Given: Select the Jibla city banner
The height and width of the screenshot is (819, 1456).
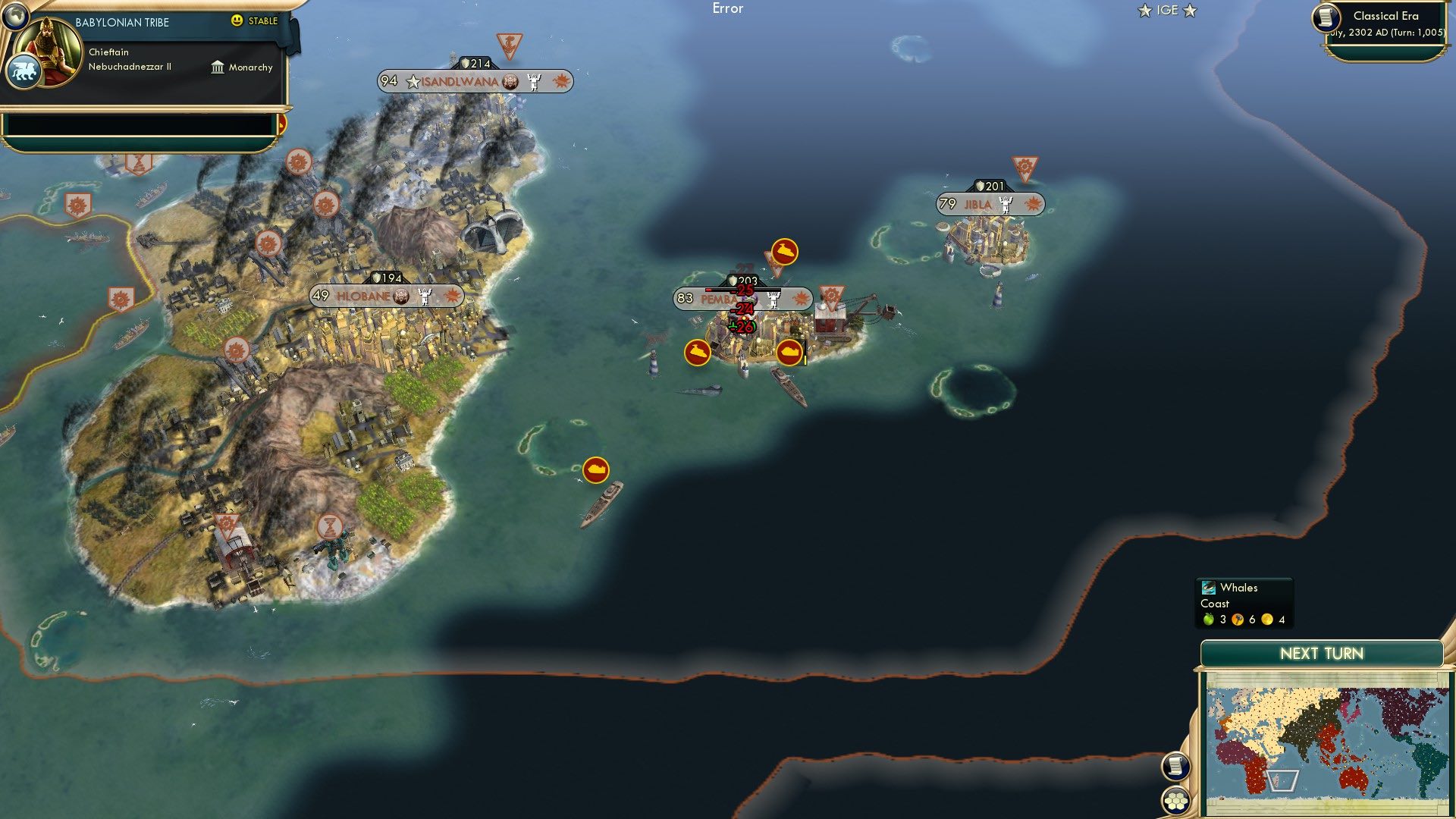Looking at the screenshot, I should 990,203.
